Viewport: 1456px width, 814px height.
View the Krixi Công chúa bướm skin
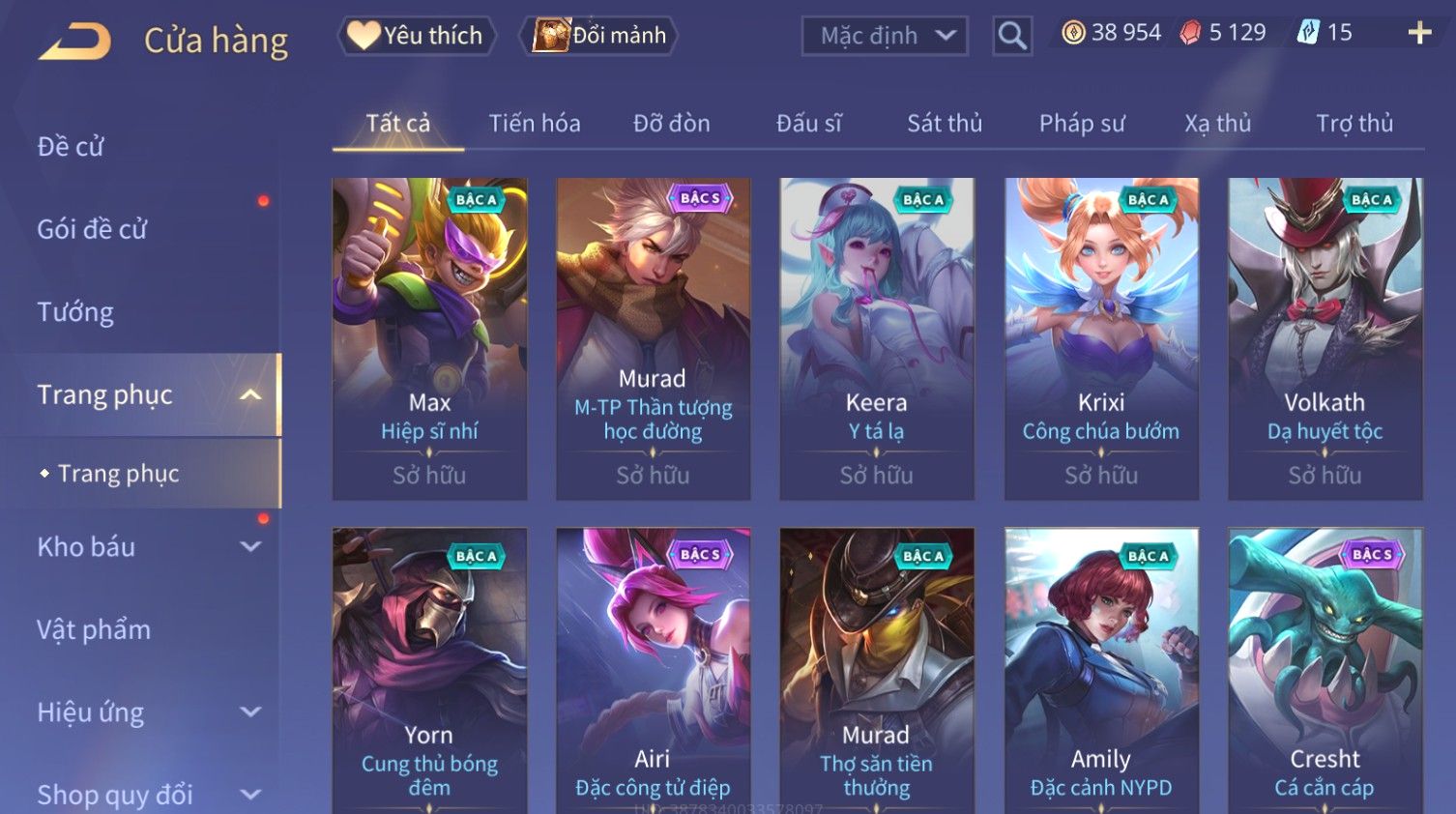click(1101, 338)
